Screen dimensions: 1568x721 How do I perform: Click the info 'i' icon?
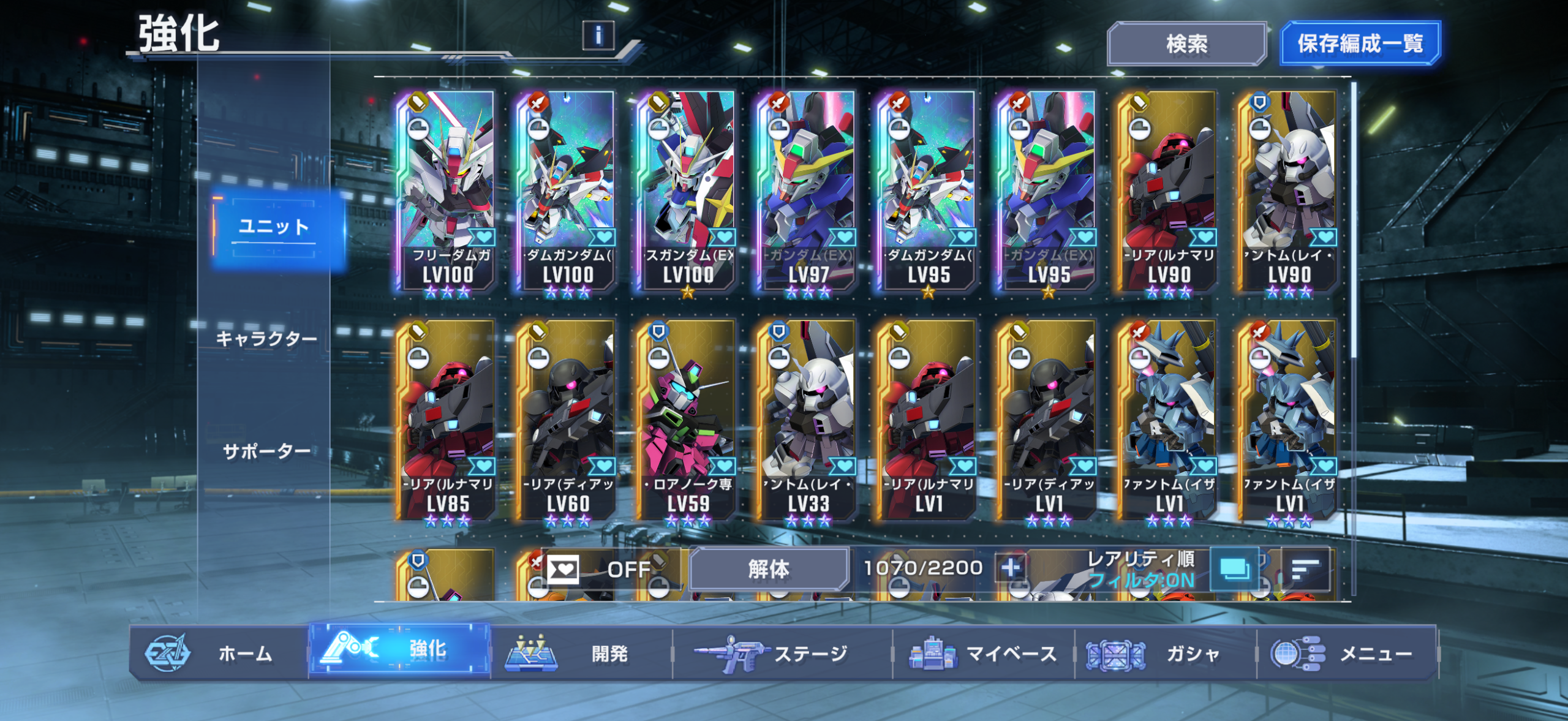pos(598,35)
